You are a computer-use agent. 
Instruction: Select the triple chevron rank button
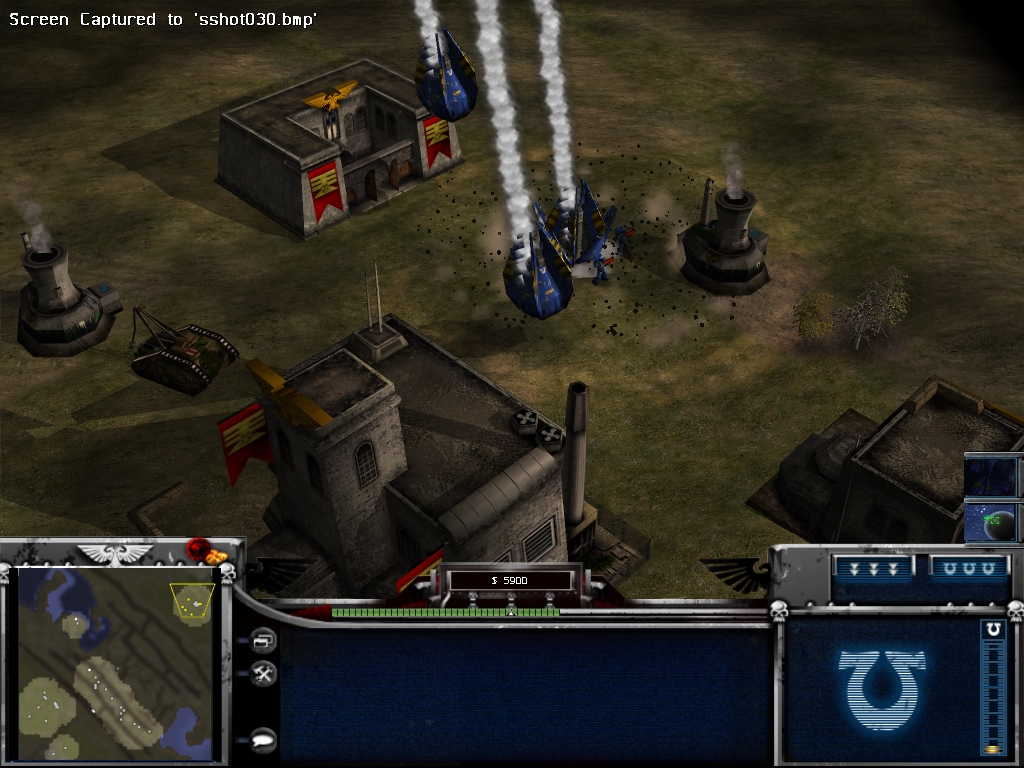click(x=872, y=568)
